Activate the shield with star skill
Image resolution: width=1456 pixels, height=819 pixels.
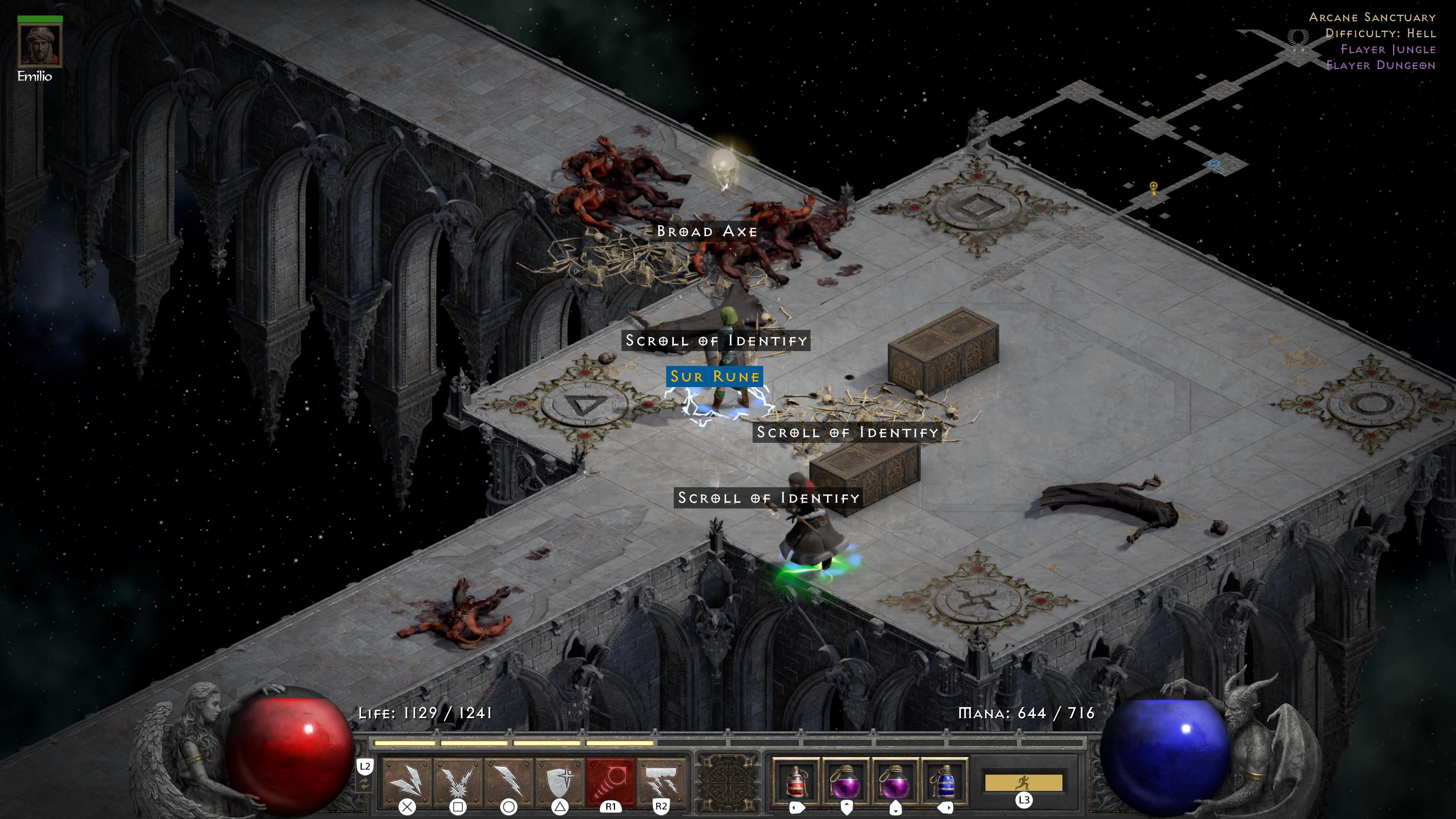tap(560, 780)
